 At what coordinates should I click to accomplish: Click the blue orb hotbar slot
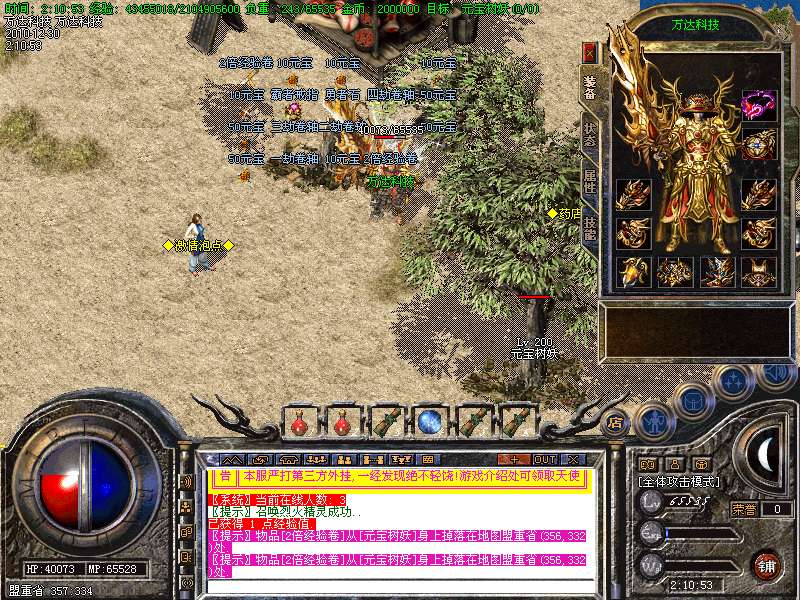click(430, 421)
